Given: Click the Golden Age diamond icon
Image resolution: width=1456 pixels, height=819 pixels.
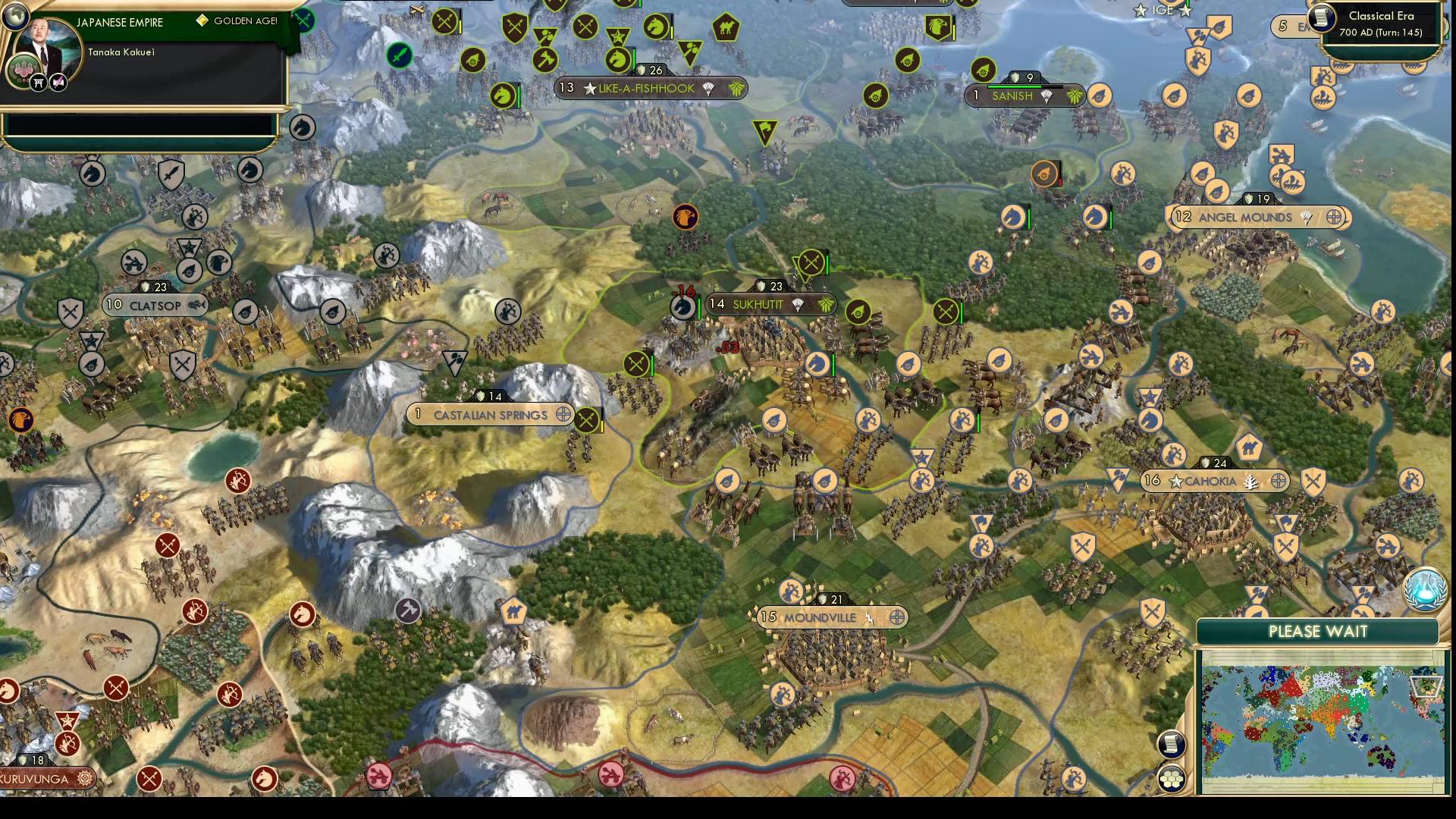Looking at the screenshot, I should click(201, 21).
